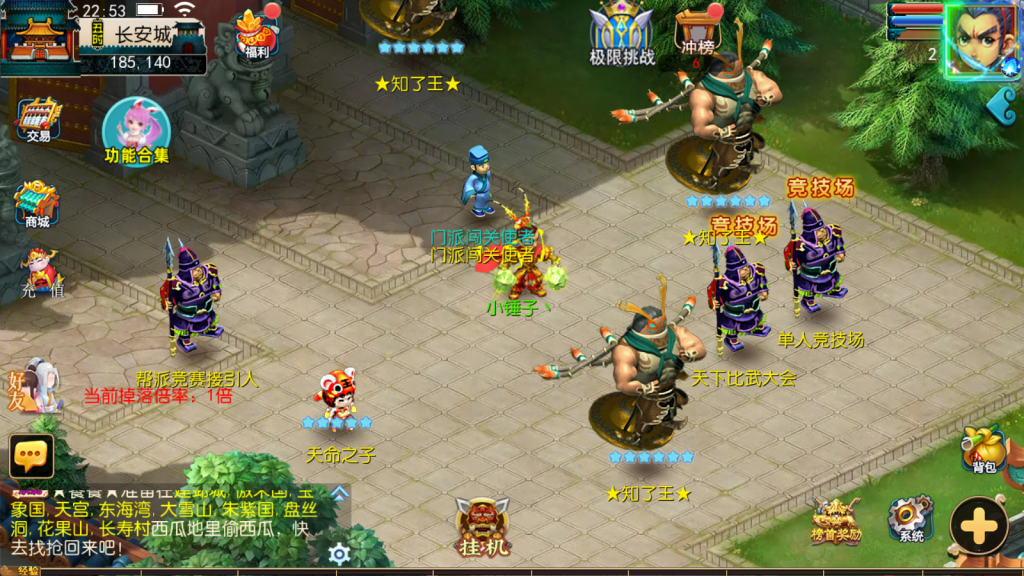This screenshot has width=1024, height=576.
Task: Open the 充值 recharge screen
Action: (x=40, y=273)
